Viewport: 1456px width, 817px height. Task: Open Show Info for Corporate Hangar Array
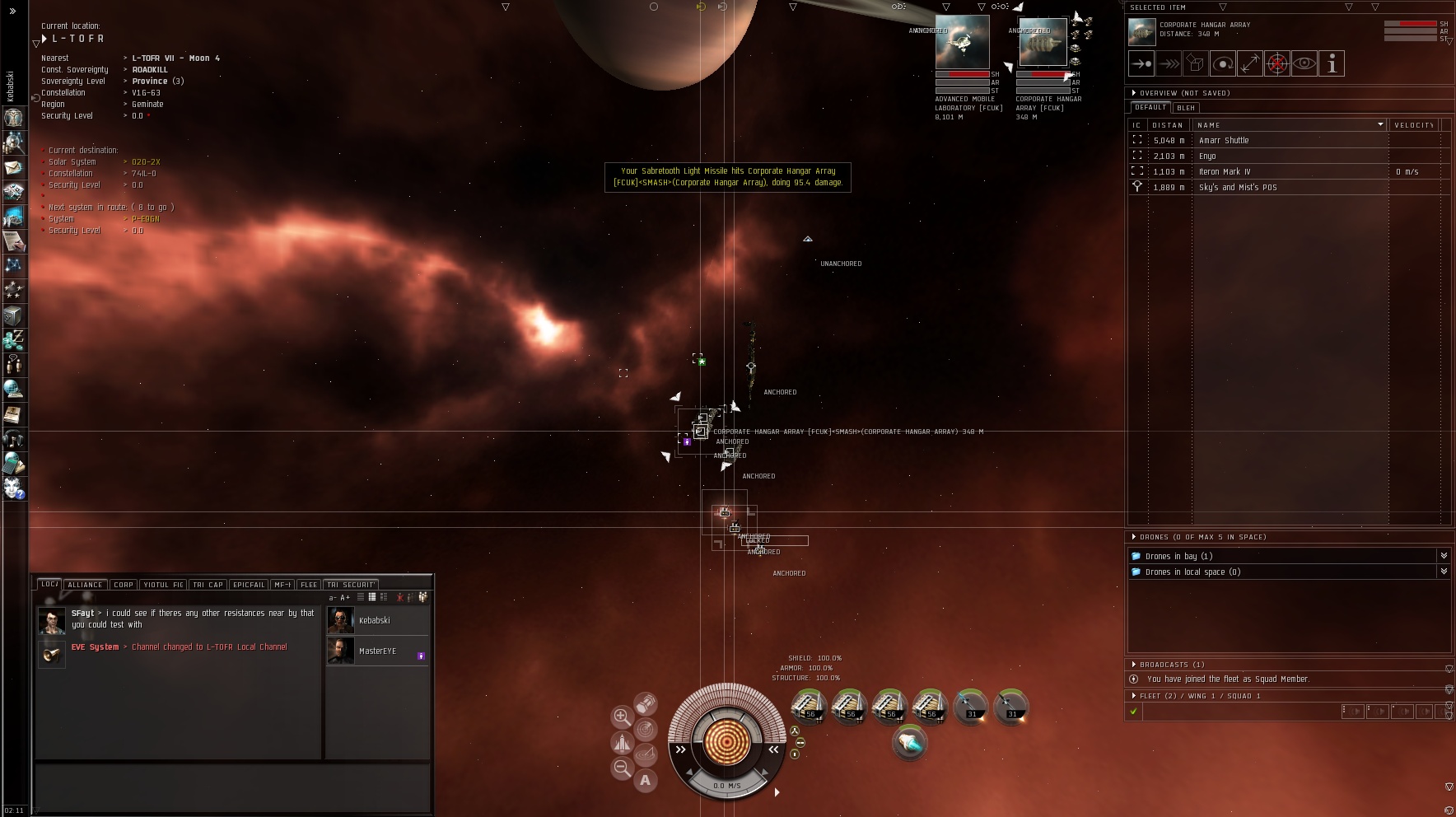coord(1332,63)
